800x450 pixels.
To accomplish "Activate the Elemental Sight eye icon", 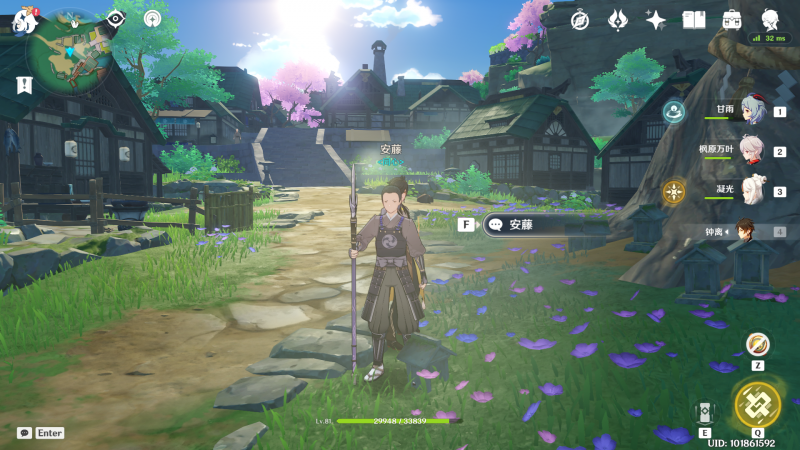I will click(116, 18).
